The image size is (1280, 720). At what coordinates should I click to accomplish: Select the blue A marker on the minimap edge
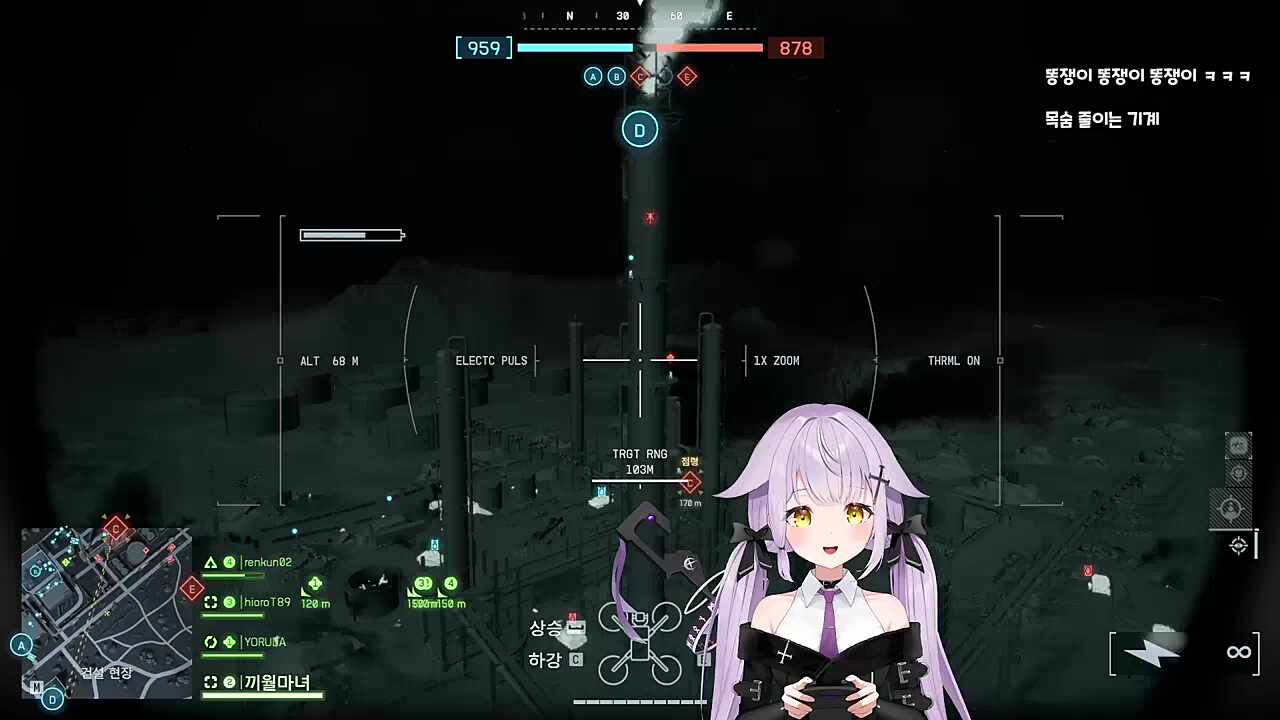tap(22, 645)
